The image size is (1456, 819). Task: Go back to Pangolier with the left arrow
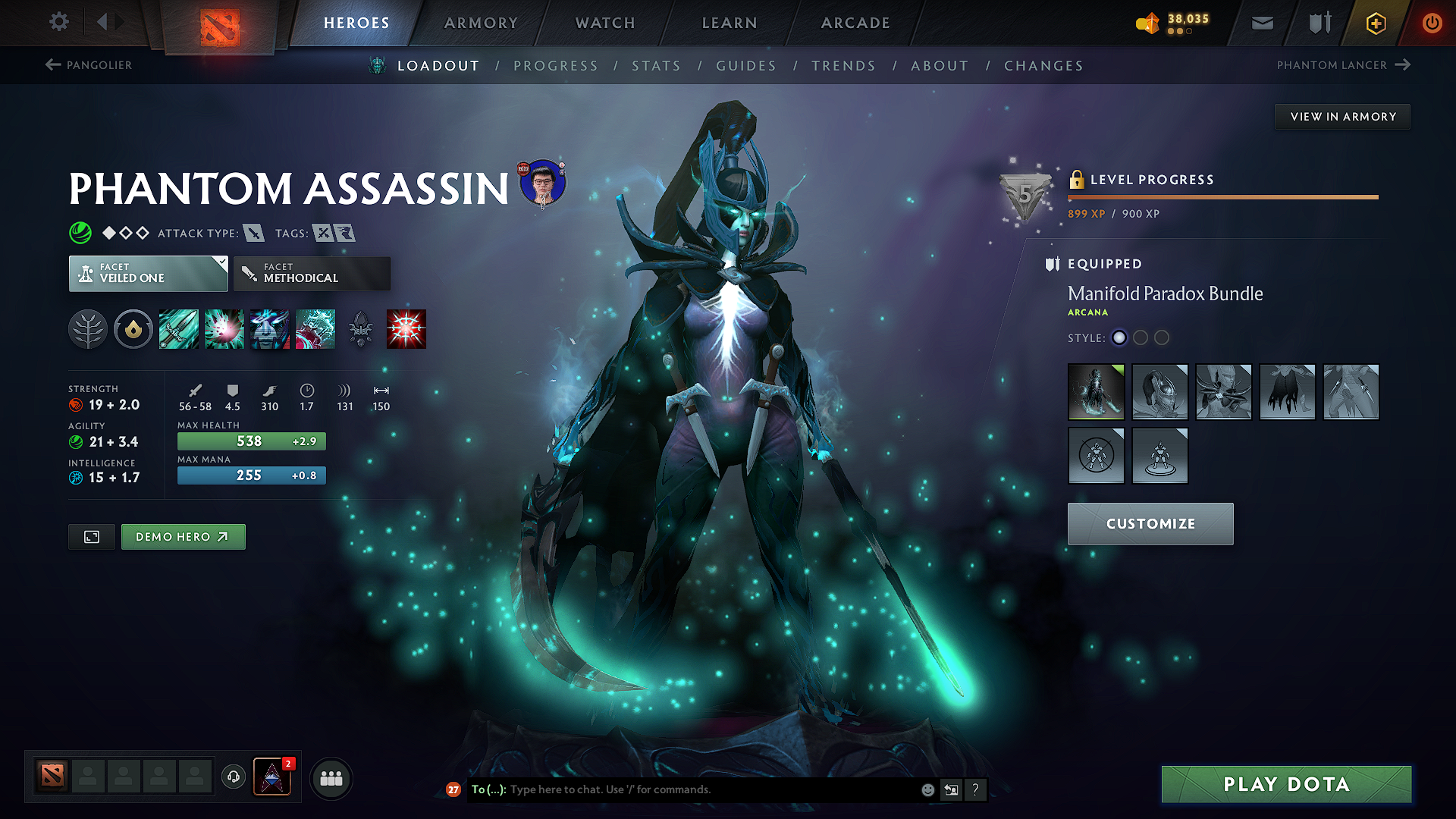[52, 64]
